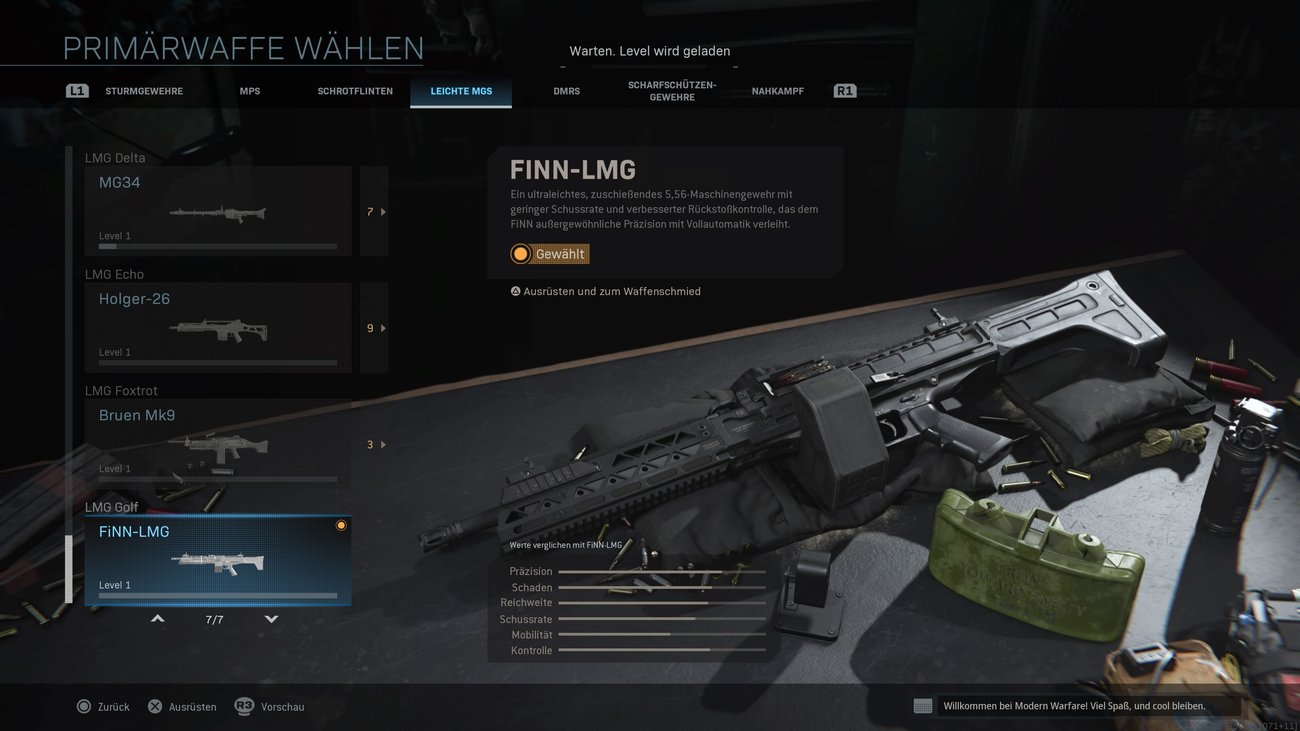
Task: Click the keyboard icon beside welcome message
Action: (x=921, y=705)
